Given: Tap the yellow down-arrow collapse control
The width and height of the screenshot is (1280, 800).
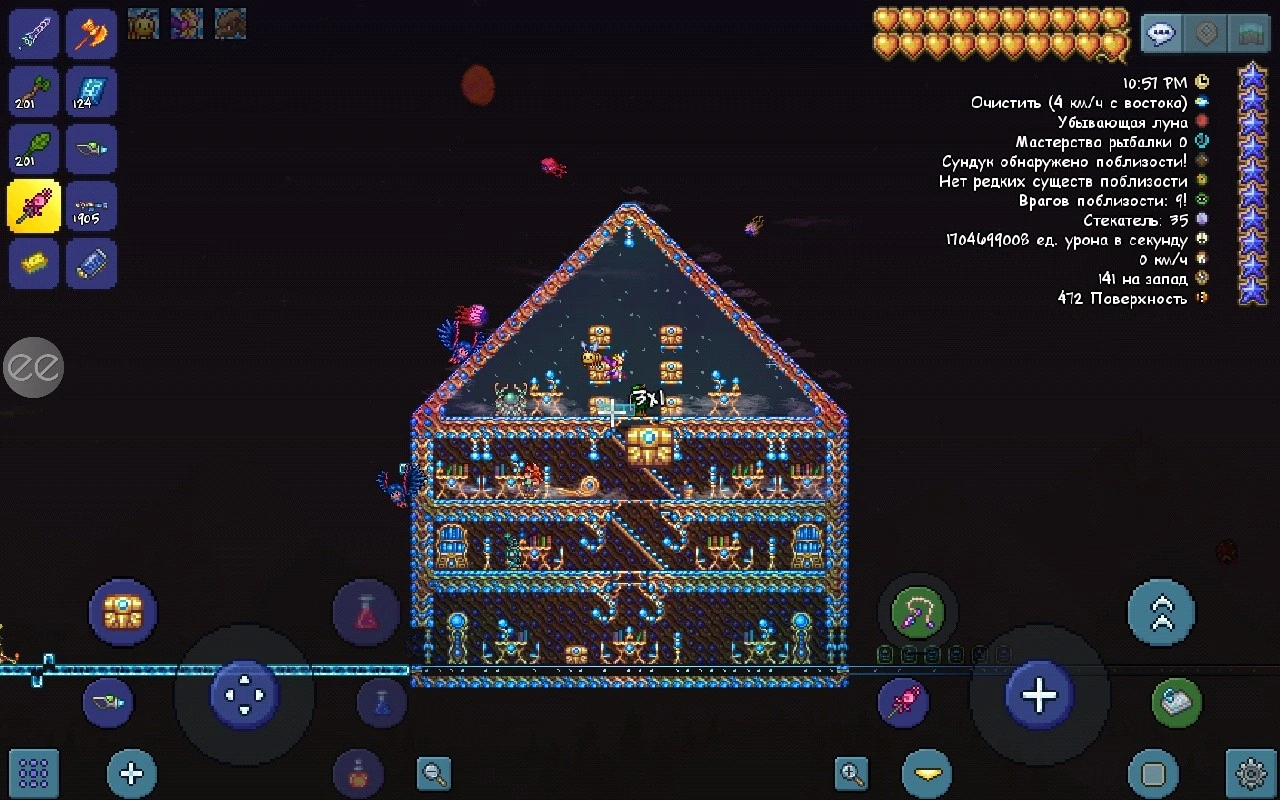Looking at the screenshot, I should tap(926, 773).
